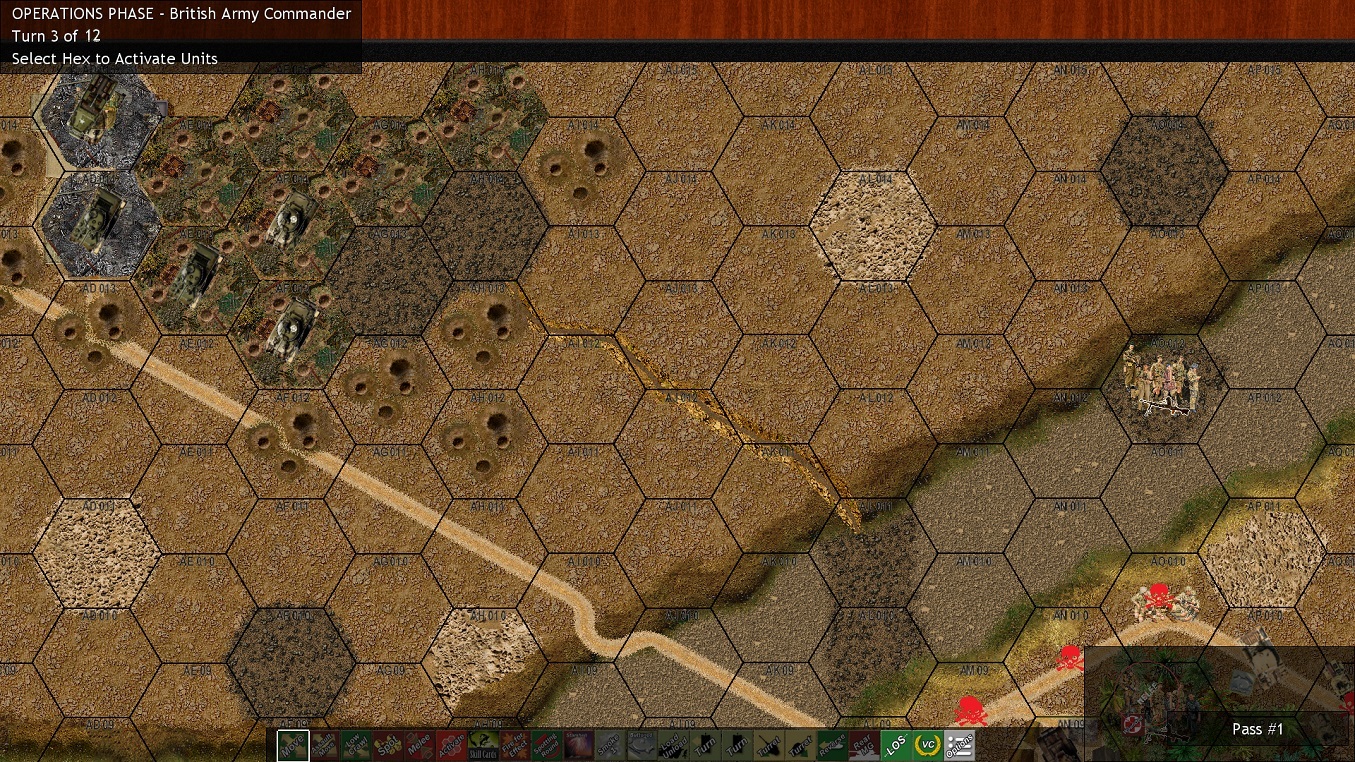This screenshot has height=762, width=1355.
Task: Select the Assault Move icon
Action: [323, 745]
